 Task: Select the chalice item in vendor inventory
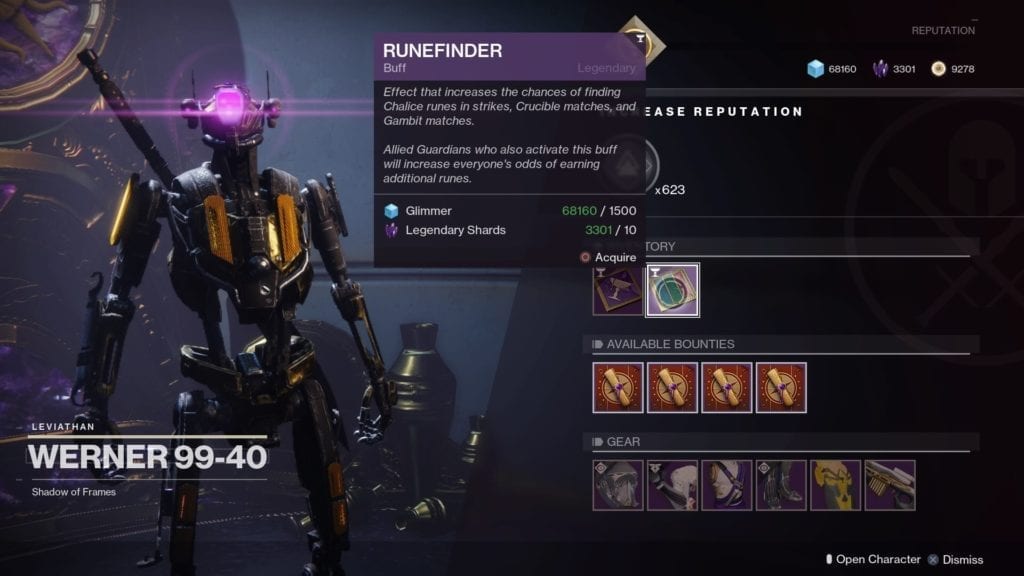coord(617,290)
